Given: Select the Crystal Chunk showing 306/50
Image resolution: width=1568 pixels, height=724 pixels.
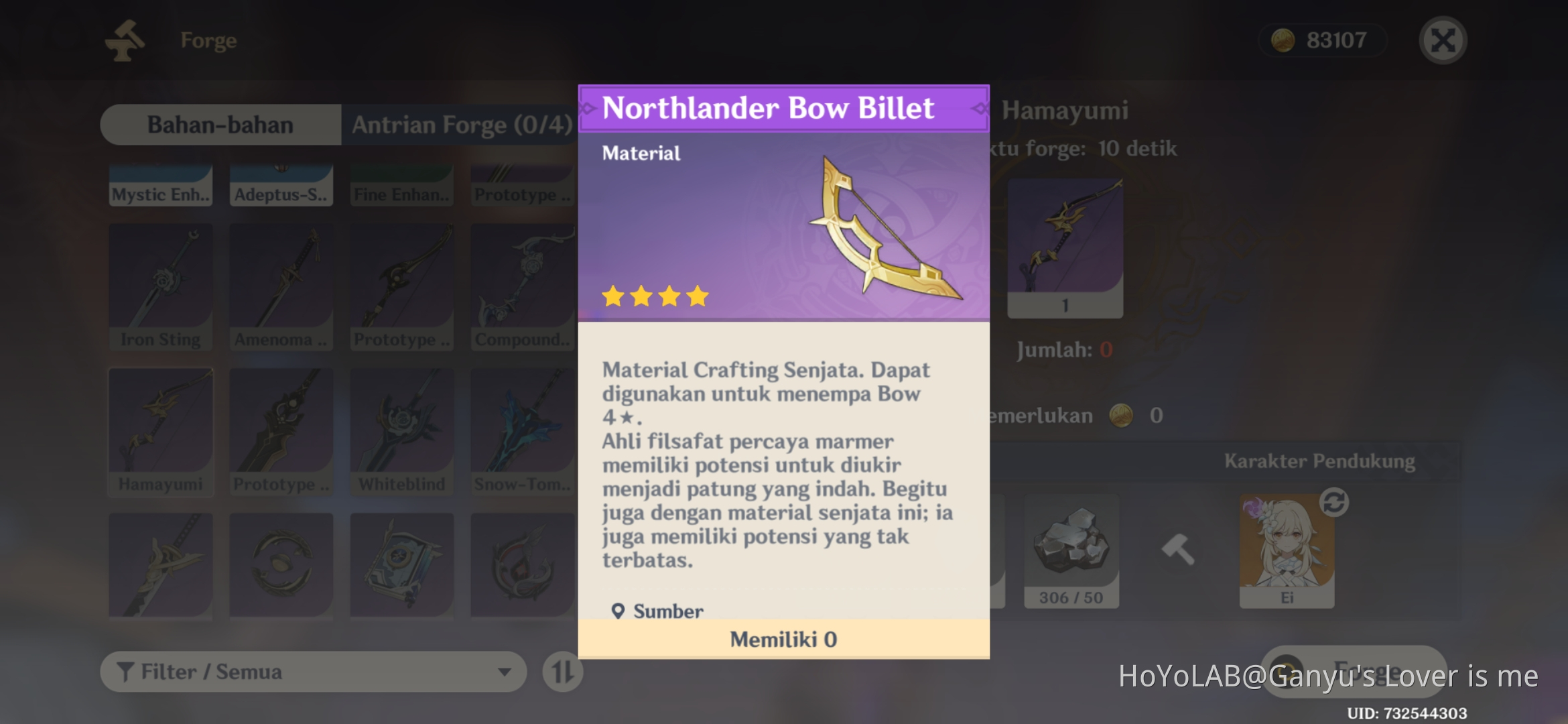Looking at the screenshot, I should click(1070, 551).
